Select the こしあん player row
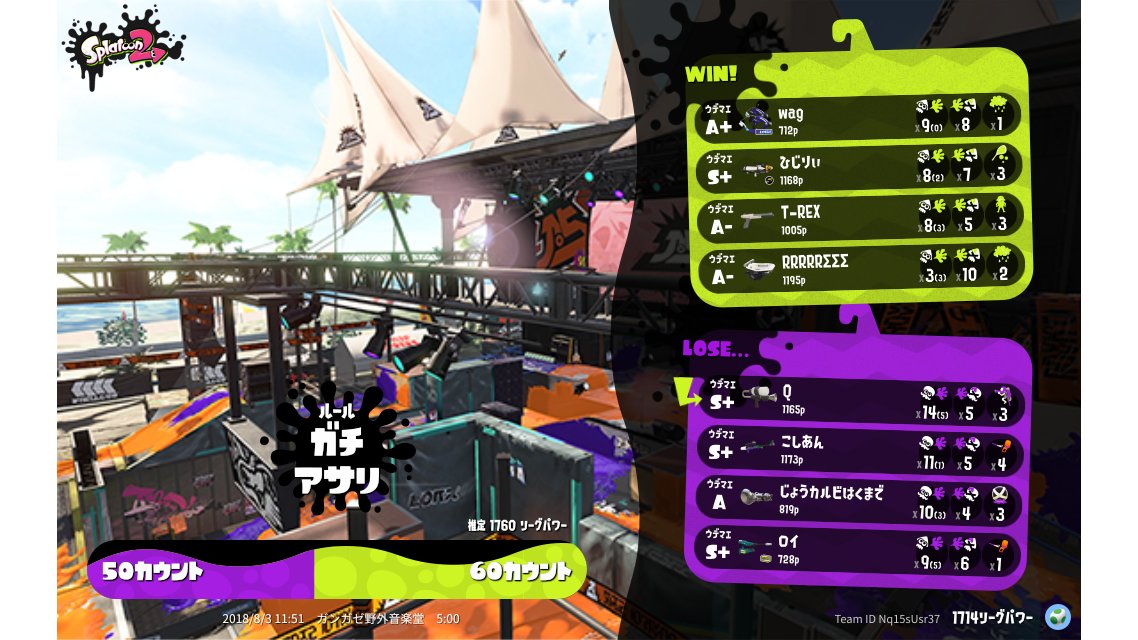The height and width of the screenshot is (640, 1138). pos(858,450)
